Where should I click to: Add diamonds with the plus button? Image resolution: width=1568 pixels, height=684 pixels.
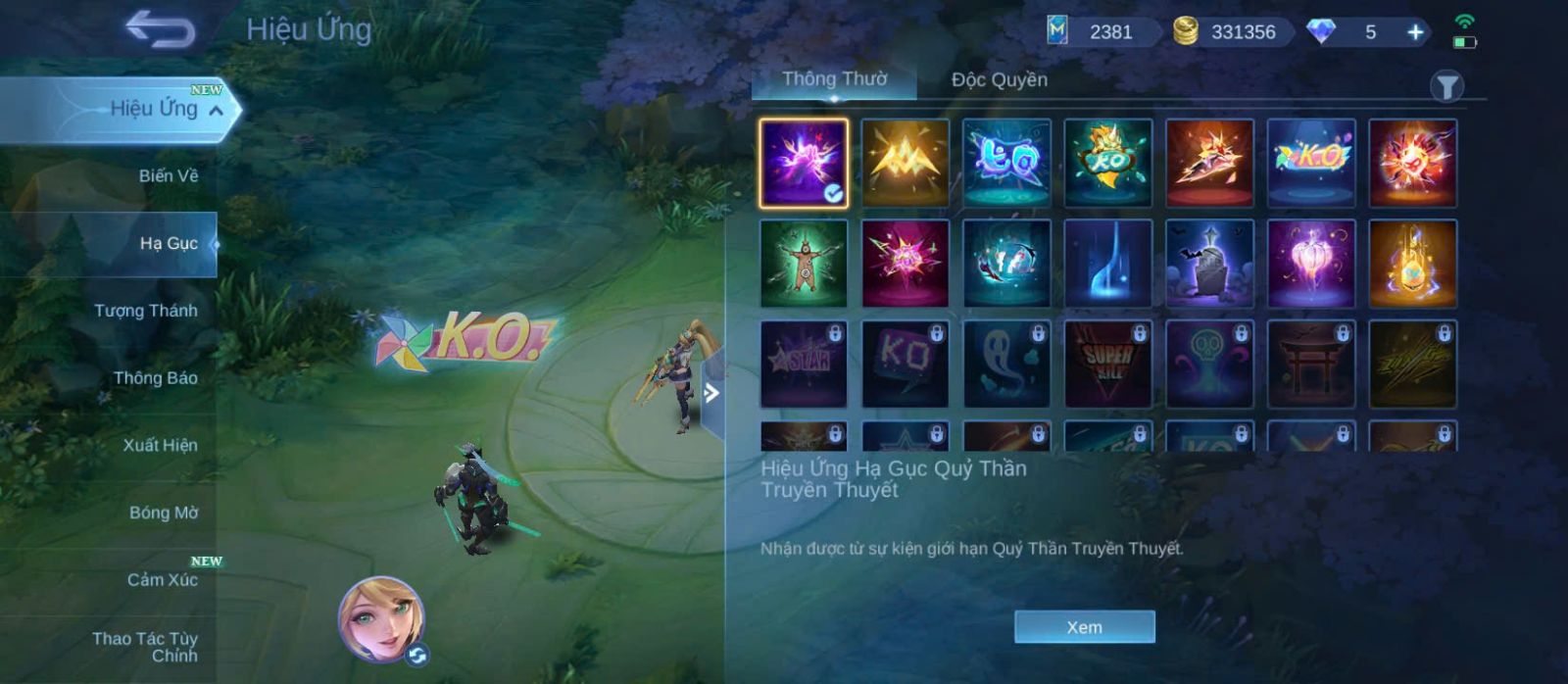tap(1415, 32)
